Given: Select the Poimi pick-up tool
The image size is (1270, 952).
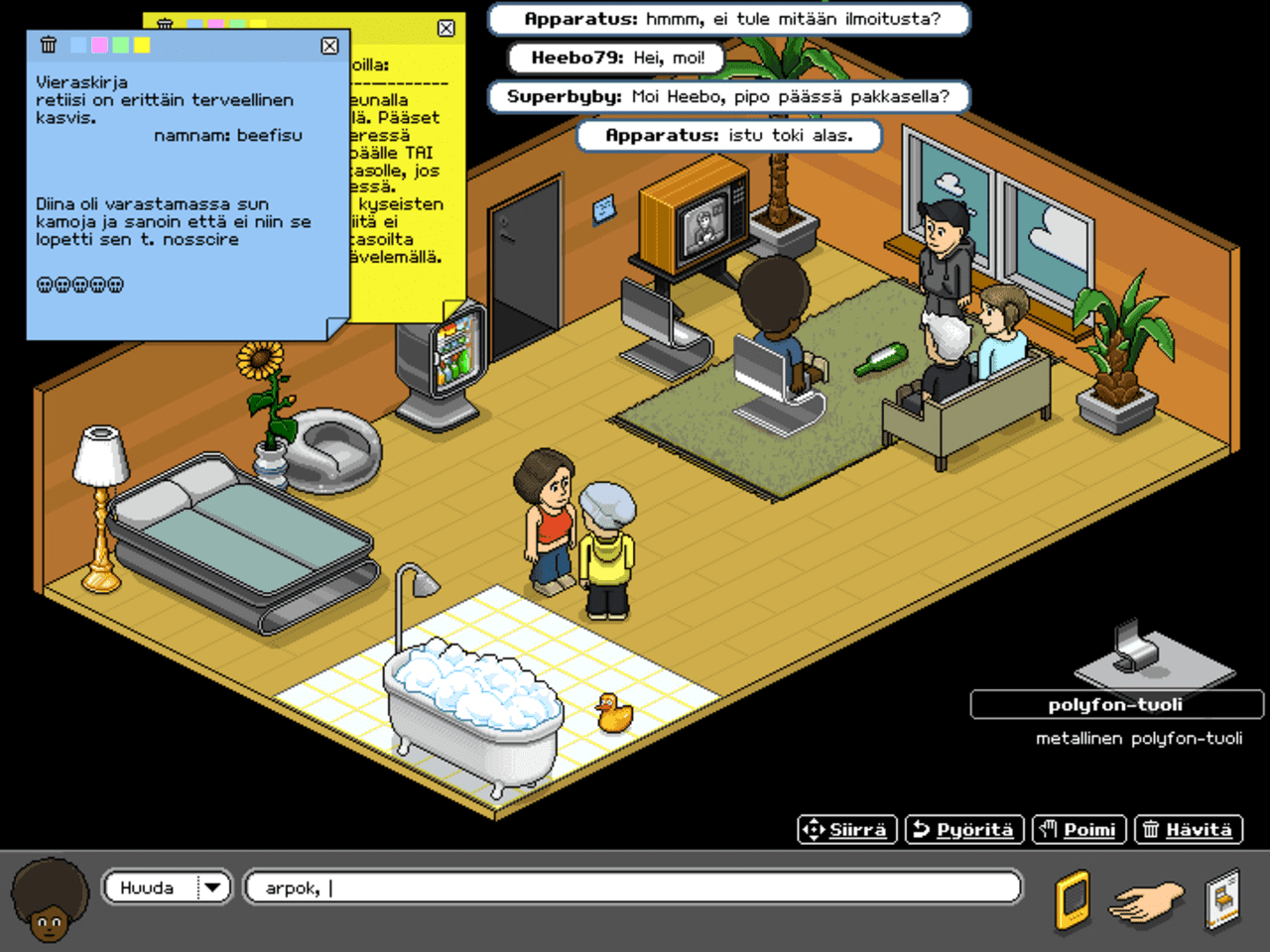Looking at the screenshot, I should click(x=1079, y=830).
